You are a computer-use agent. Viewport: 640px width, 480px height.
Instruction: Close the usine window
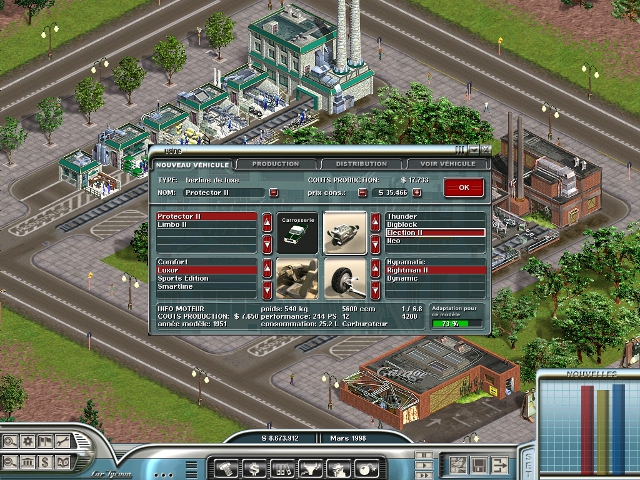485,150
